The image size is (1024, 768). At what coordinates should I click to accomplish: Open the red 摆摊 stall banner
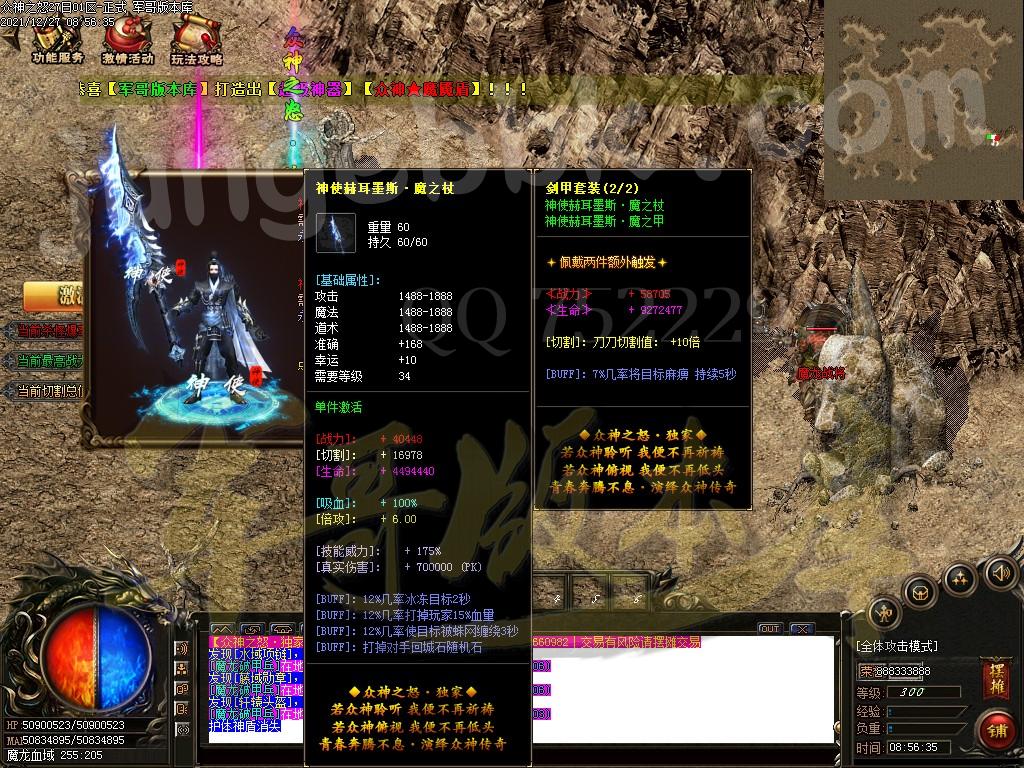point(994,677)
